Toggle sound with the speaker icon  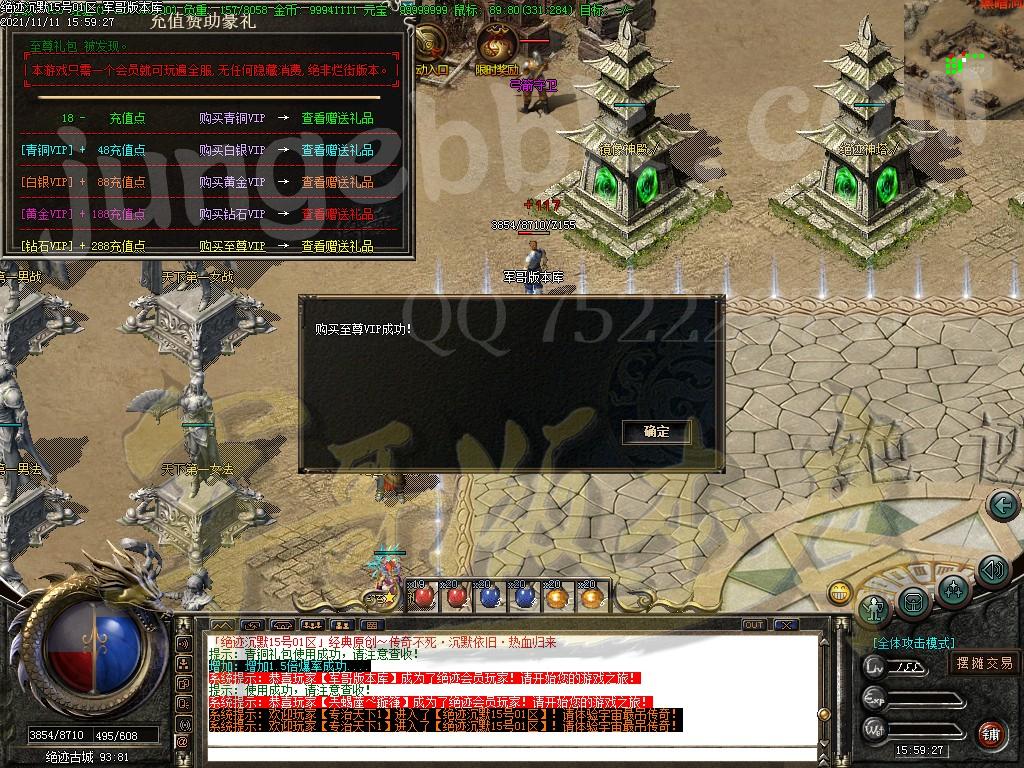992,571
